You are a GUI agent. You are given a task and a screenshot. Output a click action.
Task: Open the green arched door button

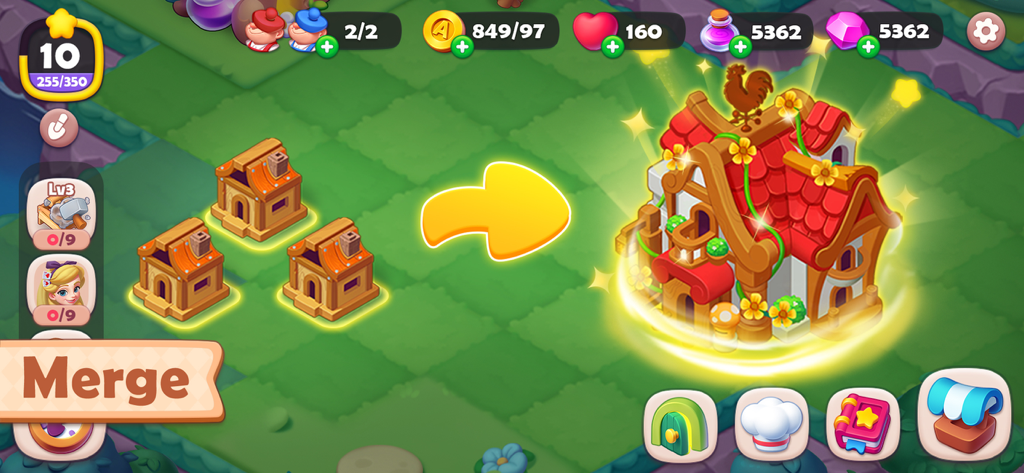[x=680, y=424]
